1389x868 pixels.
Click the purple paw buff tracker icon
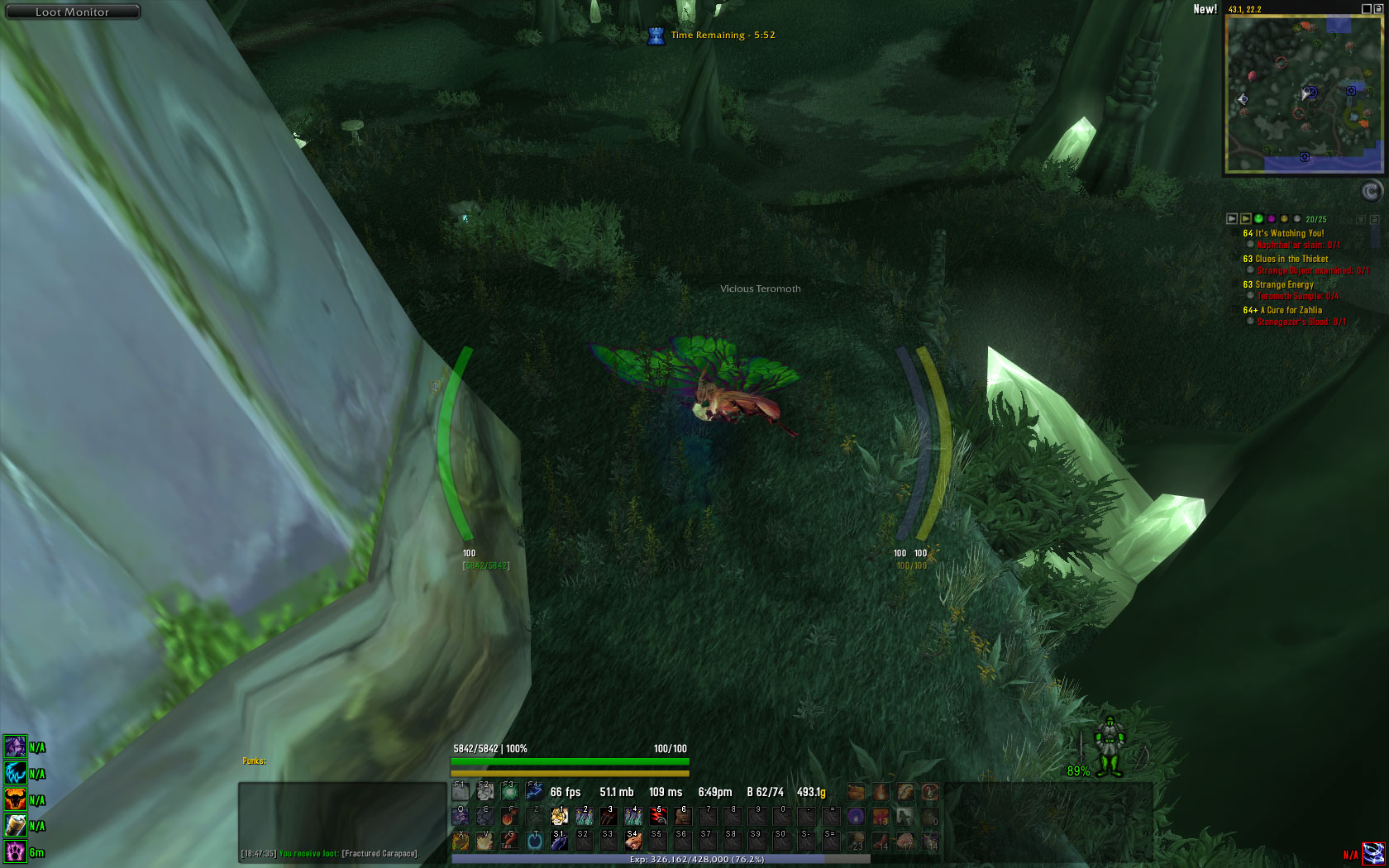point(15,851)
